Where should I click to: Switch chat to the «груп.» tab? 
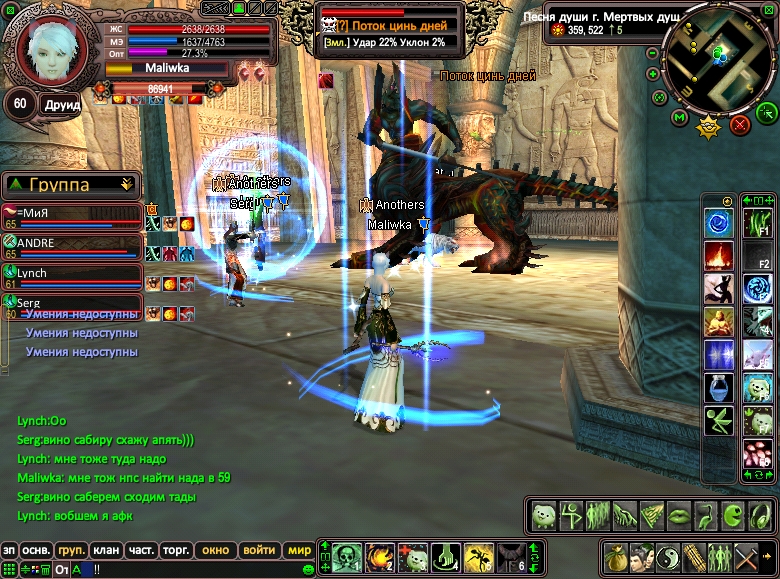pos(70,550)
